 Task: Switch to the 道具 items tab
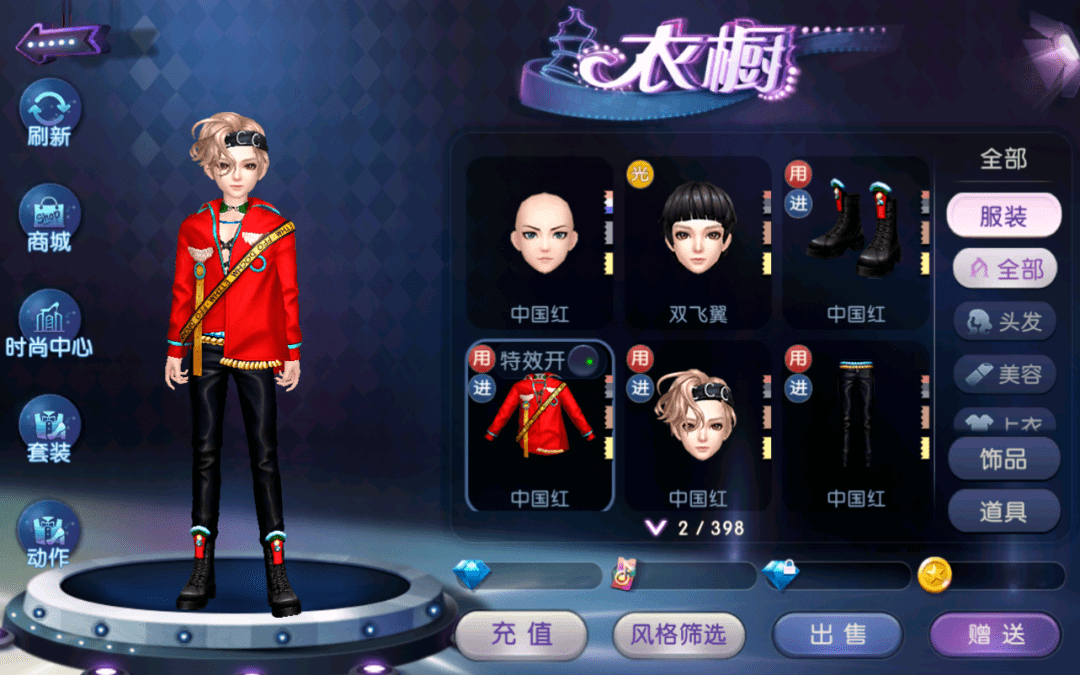(1003, 512)
